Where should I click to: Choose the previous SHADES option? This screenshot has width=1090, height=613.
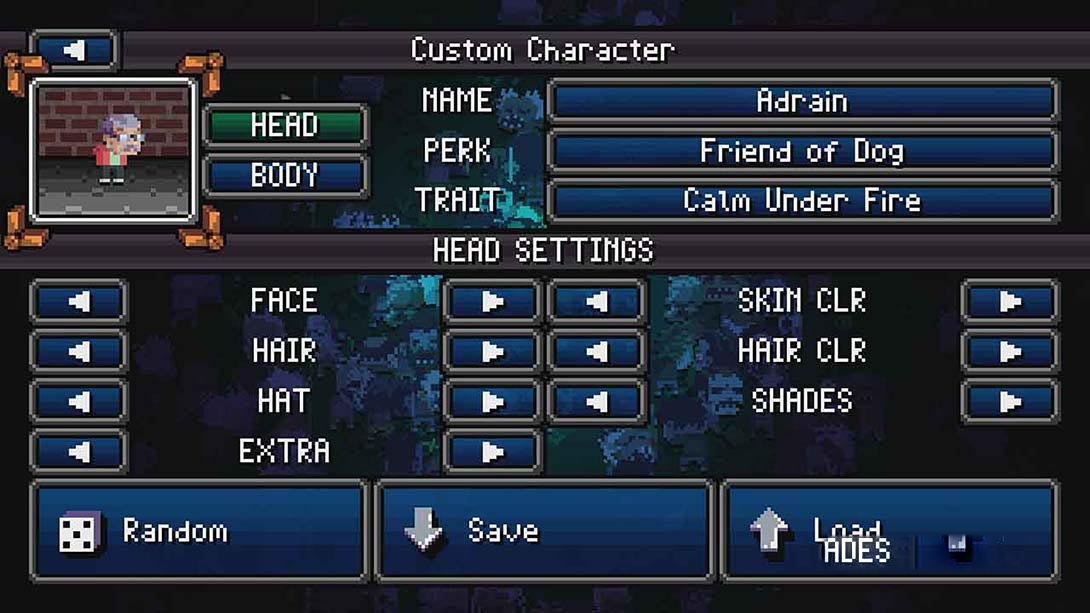596,401
